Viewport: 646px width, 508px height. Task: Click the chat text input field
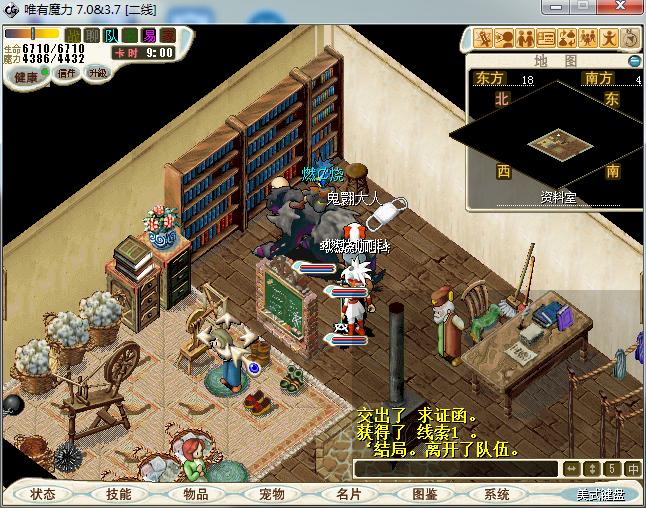(456, 468)
